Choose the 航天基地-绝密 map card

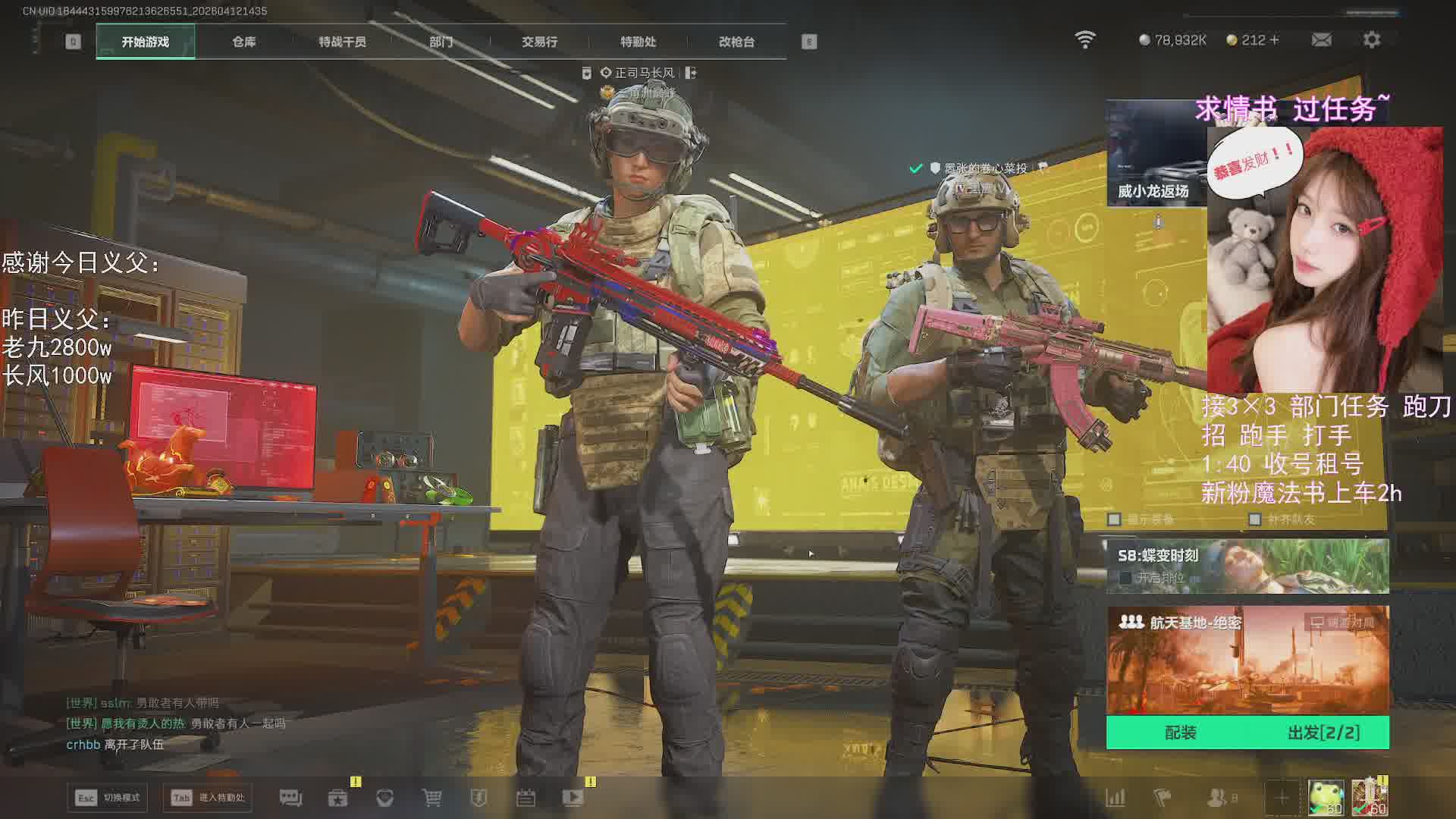[x=1247, y=660]
